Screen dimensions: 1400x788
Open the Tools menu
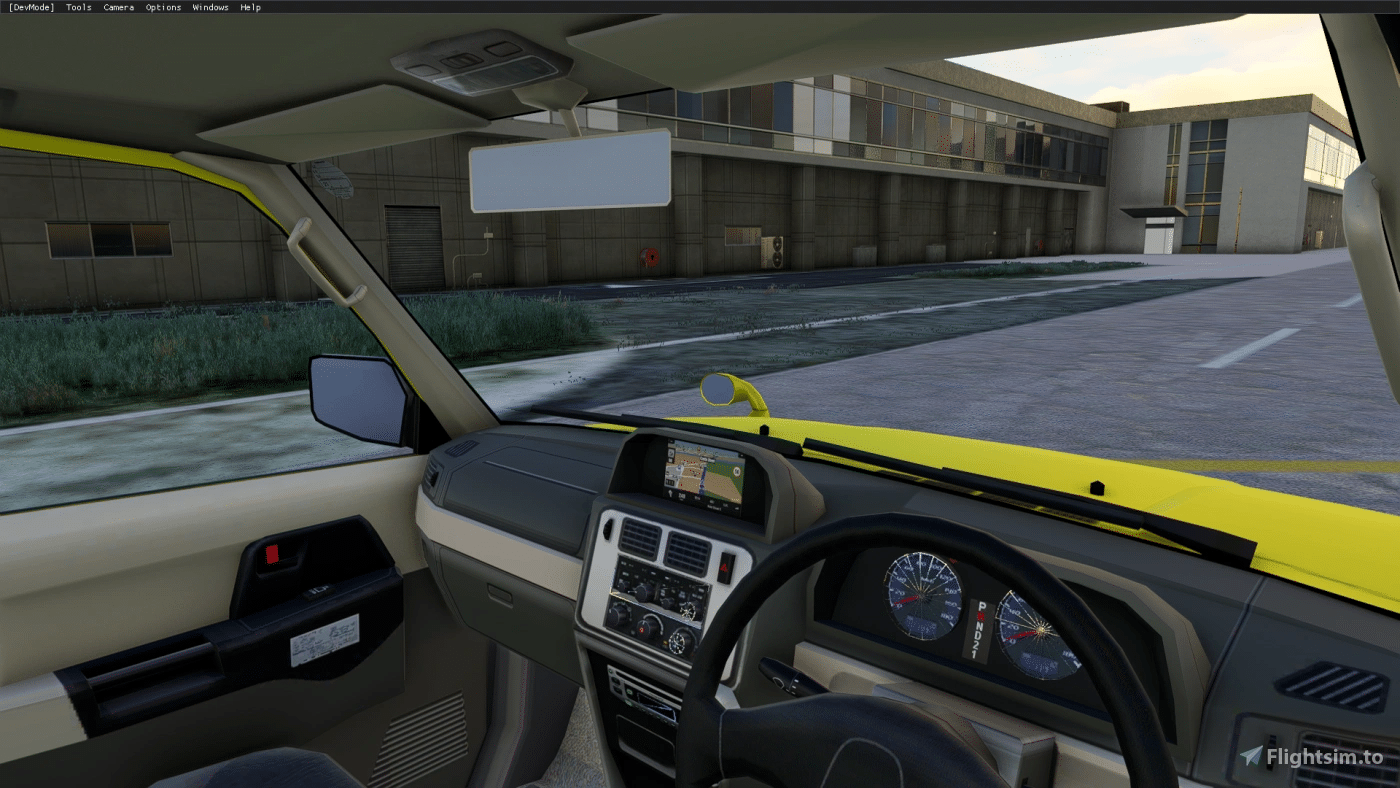point(78,7)
